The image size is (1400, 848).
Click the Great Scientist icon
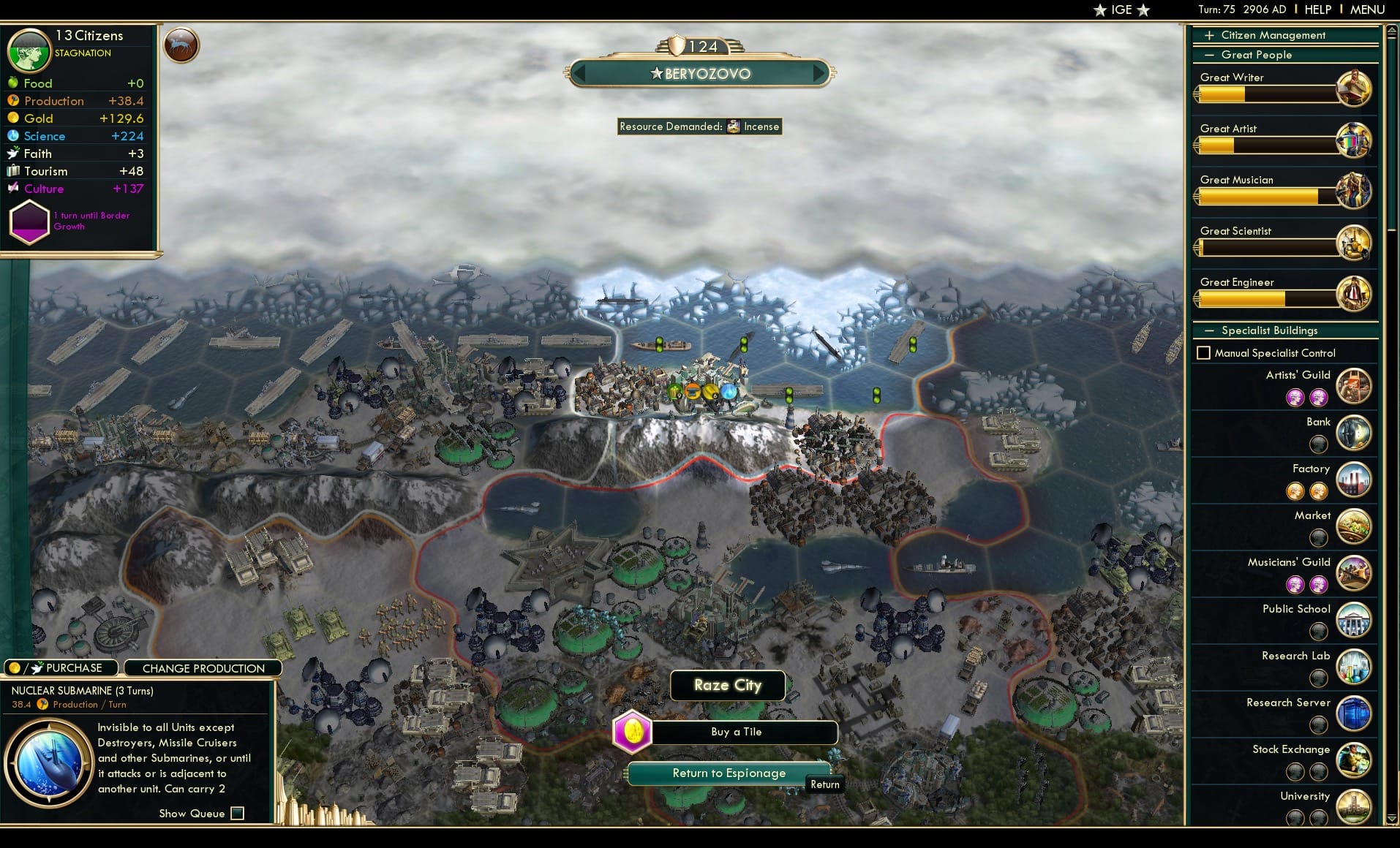tap(1355, 243)
